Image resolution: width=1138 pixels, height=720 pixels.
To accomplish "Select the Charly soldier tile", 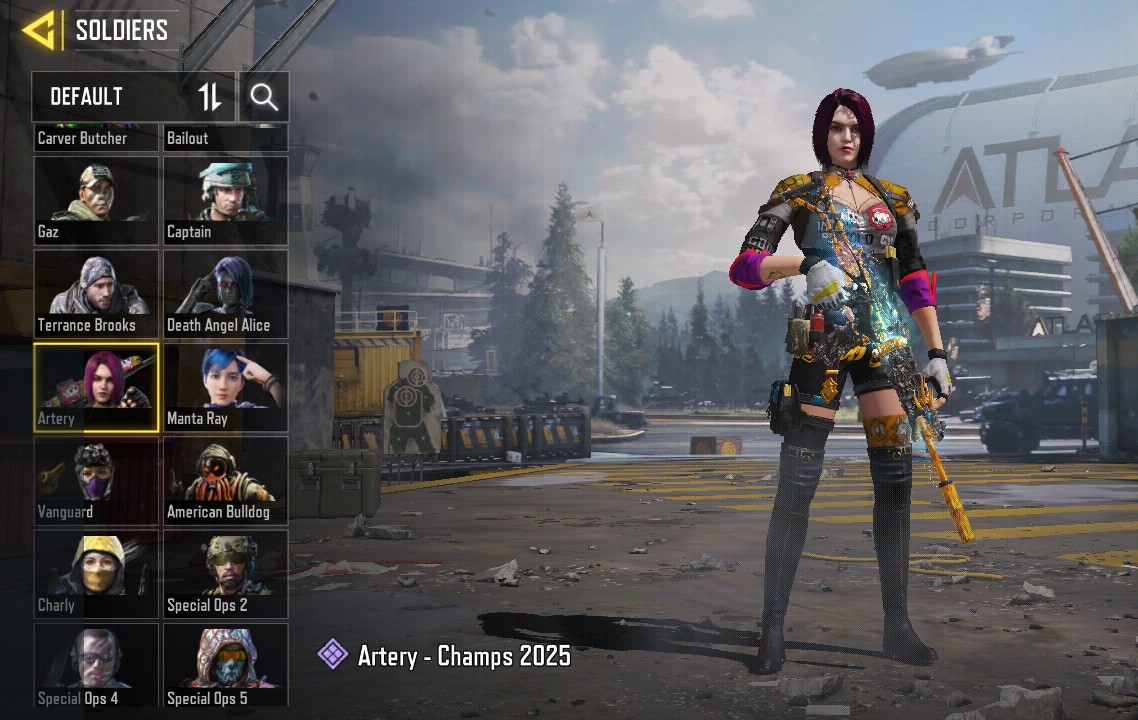I will click(x=96, y=573).
